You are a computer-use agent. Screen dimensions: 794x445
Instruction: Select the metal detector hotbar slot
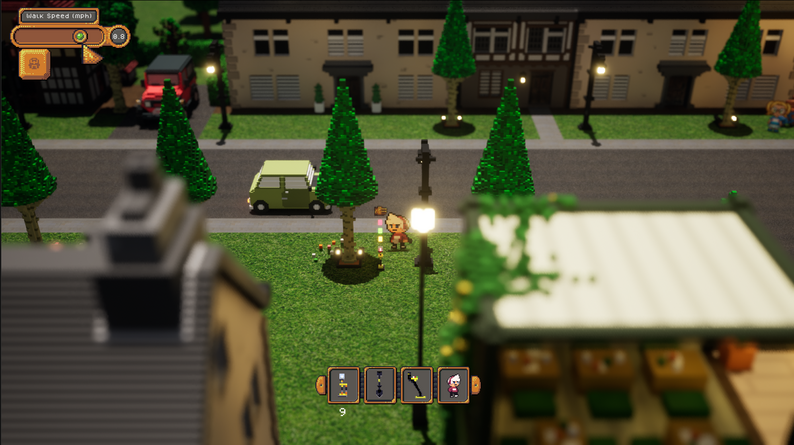point(417,384)
